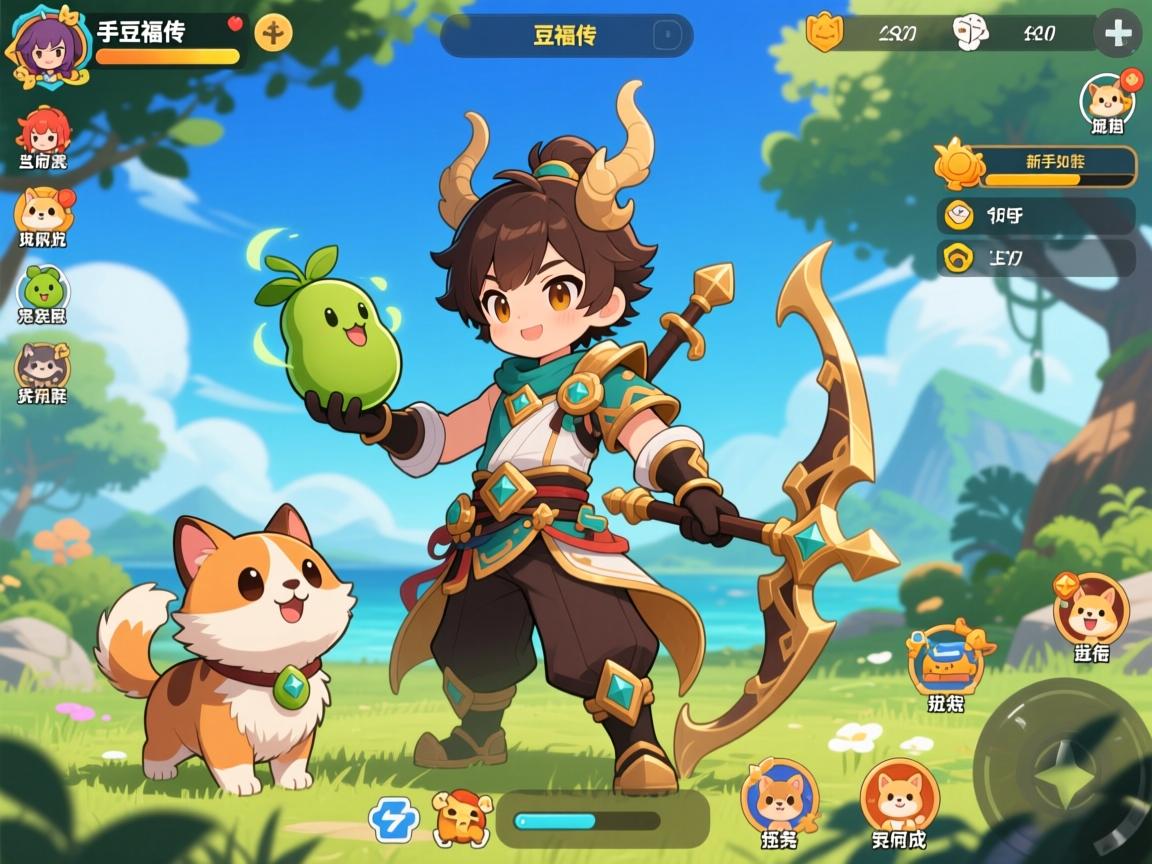Open the purple-haired player avatar profile
The height and width of the screenshot is (864, 1152).
tap(46, 44)
